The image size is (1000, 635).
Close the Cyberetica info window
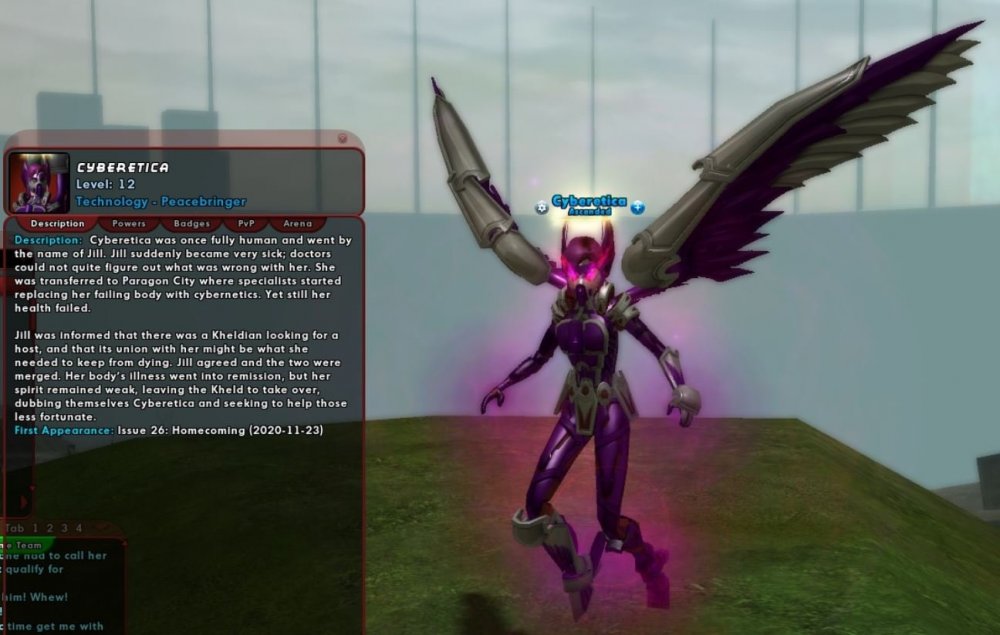coord(343,138)
